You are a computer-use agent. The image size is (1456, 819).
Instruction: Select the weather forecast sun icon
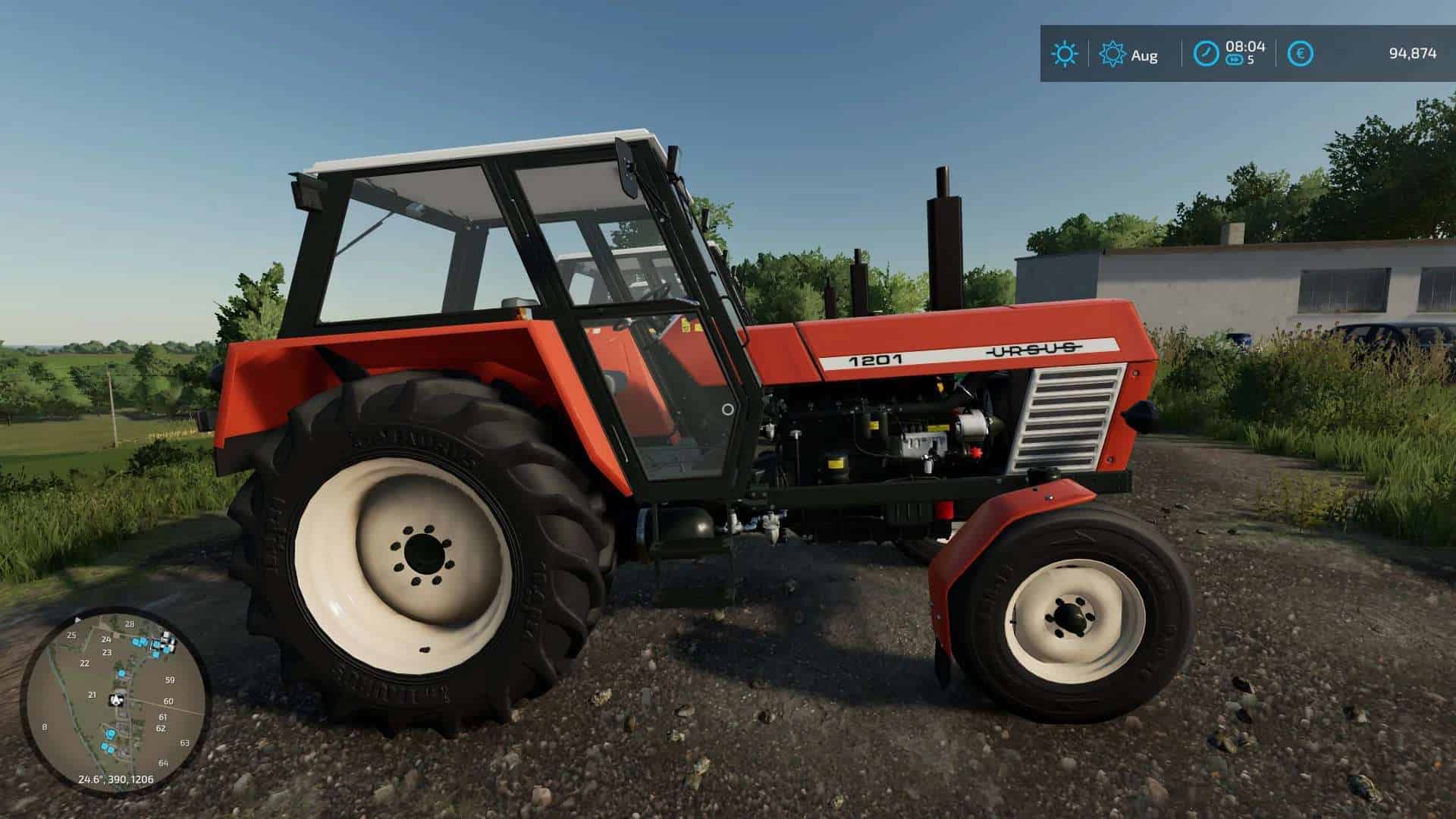pos(1111,53)
